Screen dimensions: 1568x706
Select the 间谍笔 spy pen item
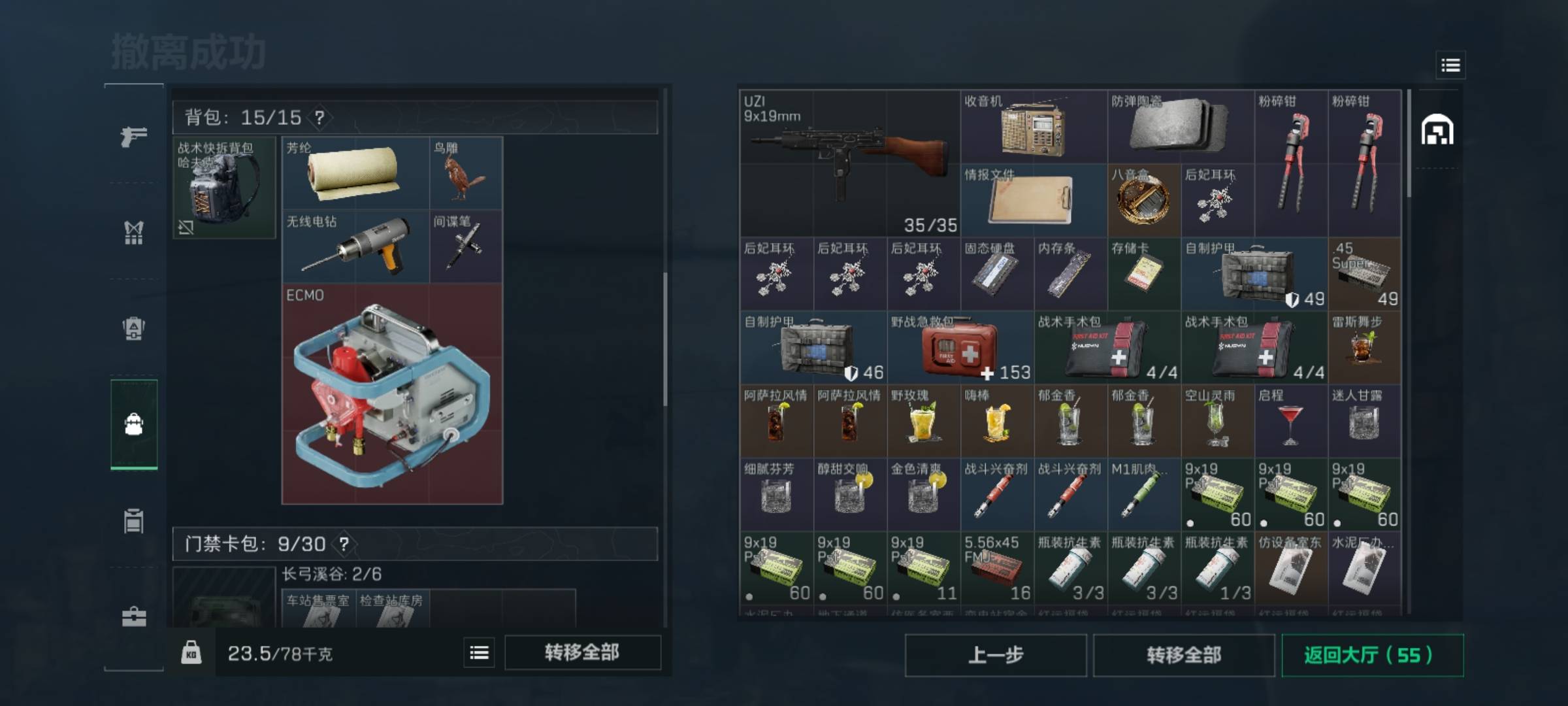[466, 246]
